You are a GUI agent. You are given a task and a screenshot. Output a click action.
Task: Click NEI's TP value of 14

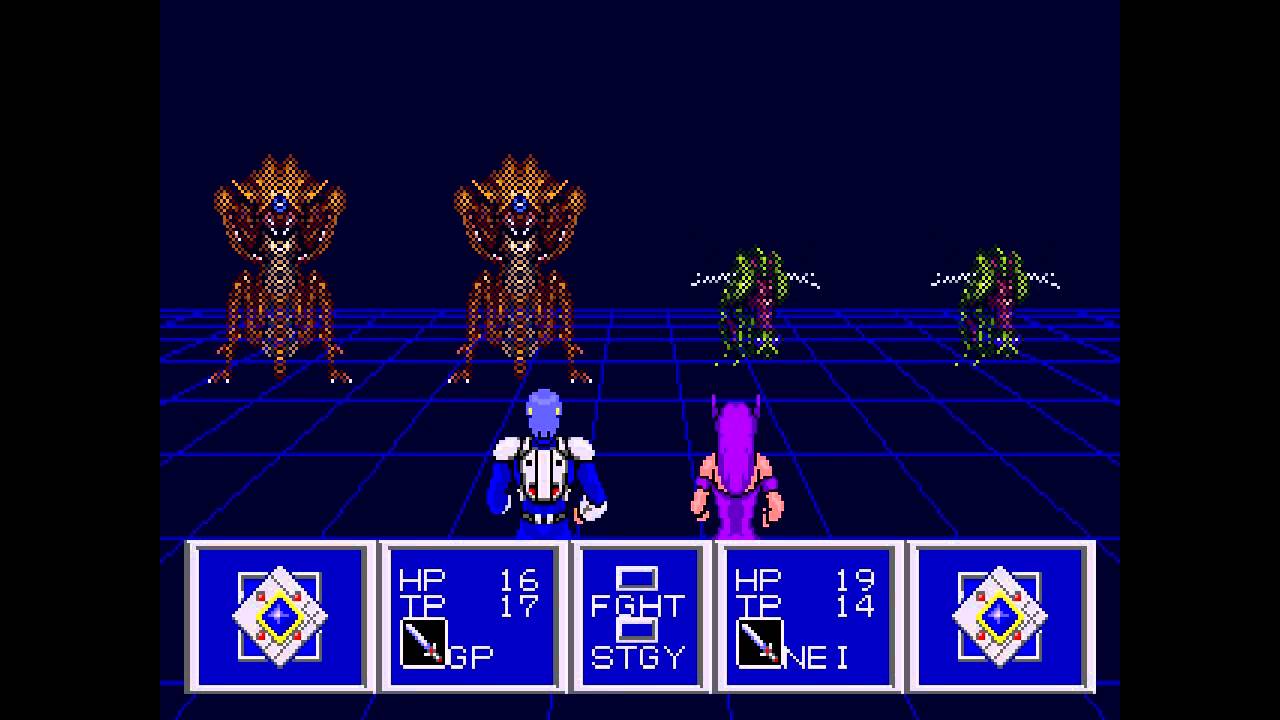click(858, 605)
